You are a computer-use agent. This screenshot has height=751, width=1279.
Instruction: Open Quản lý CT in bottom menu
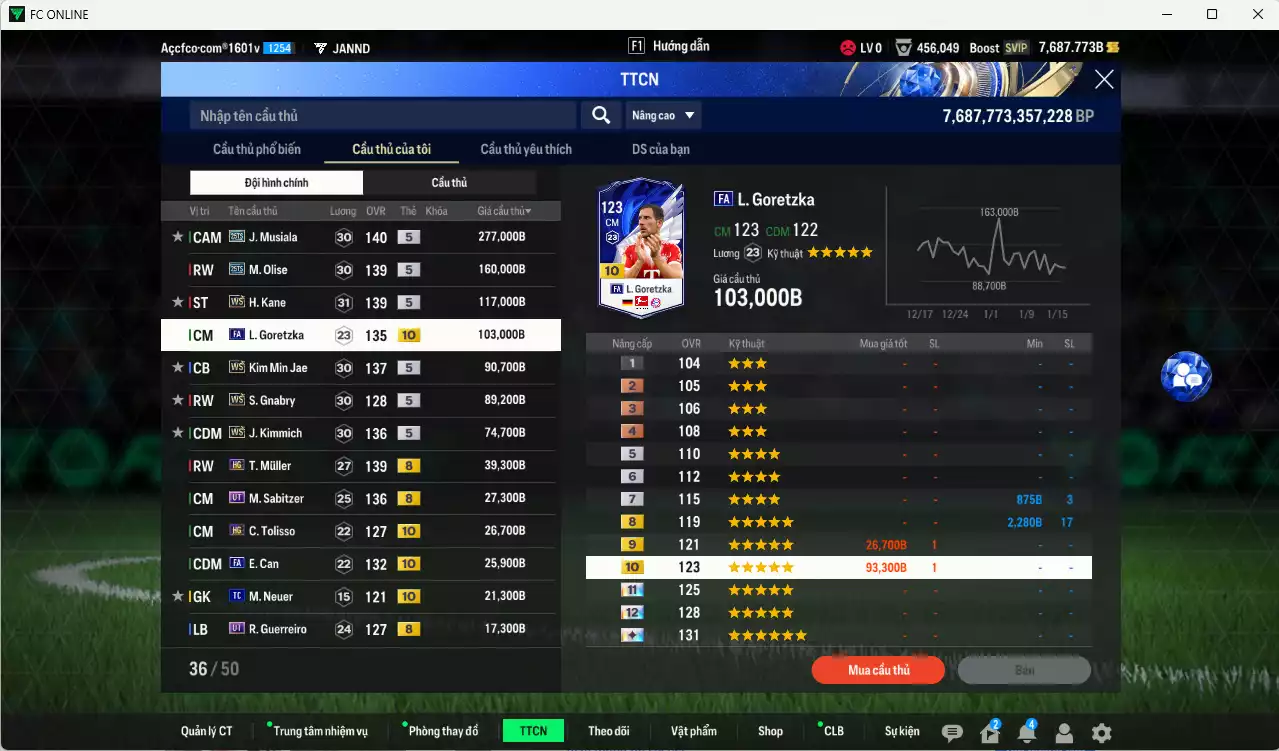[x=207, y=731]
